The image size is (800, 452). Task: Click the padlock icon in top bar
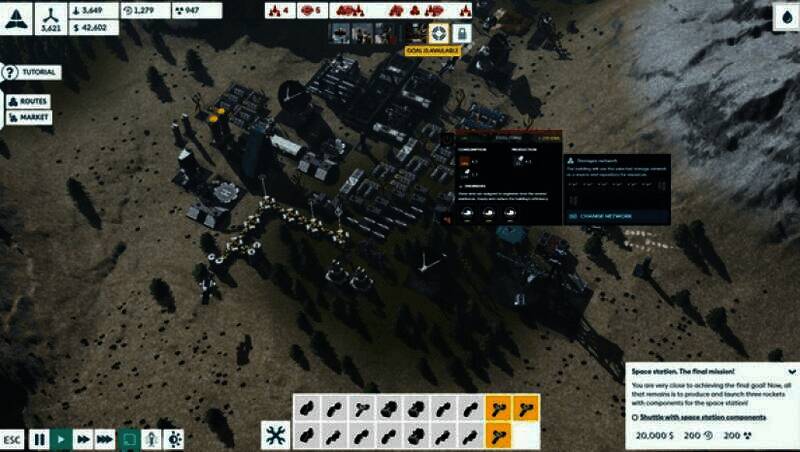pos(461,33)
